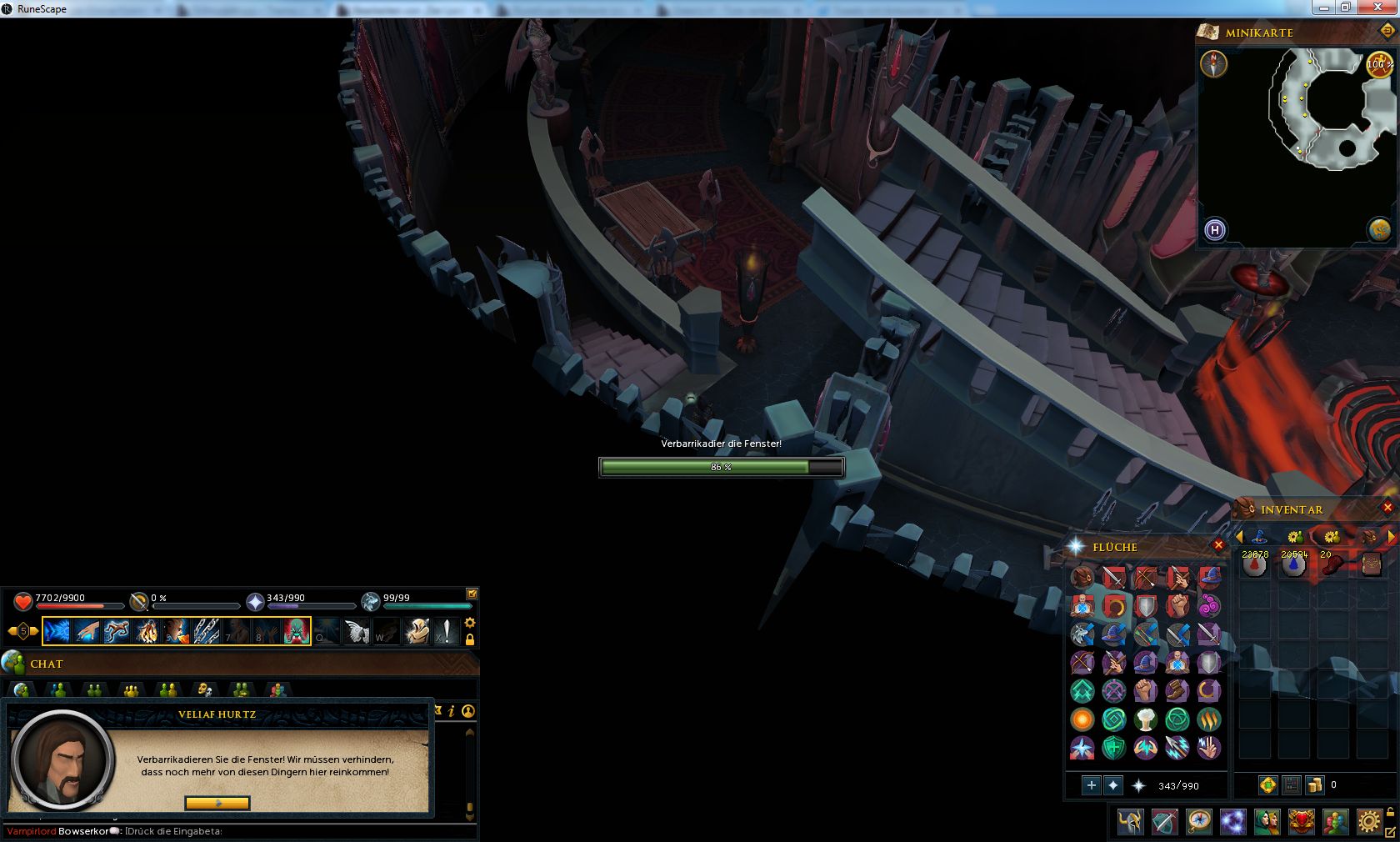Image resolution: width=1400 pixels, height=842 pixels.
Task: Activate the shield curse with green cross
Action: [1113, 748]
